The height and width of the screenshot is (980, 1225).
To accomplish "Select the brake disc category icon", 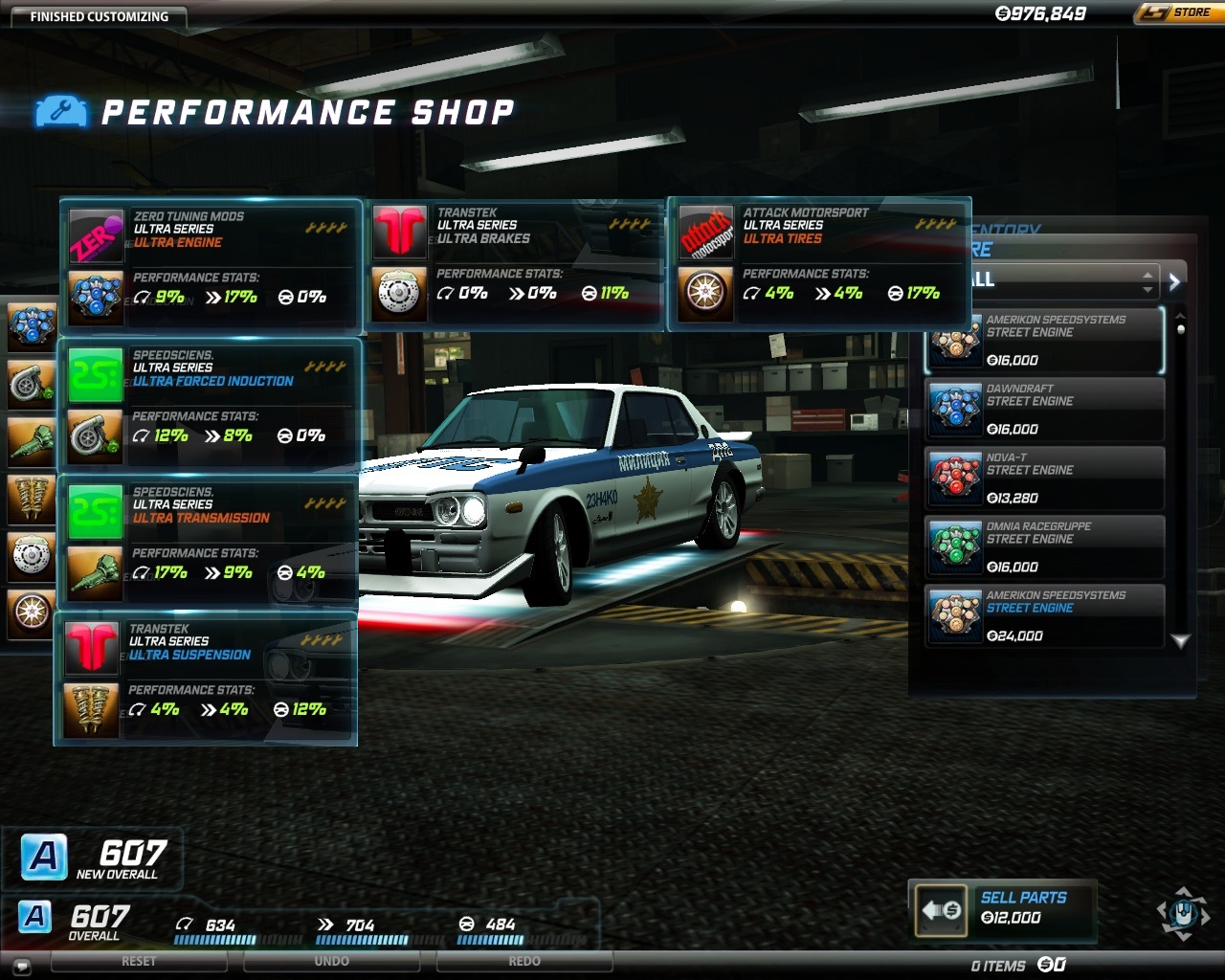I will pyautogui.click(x=32, y=555).
